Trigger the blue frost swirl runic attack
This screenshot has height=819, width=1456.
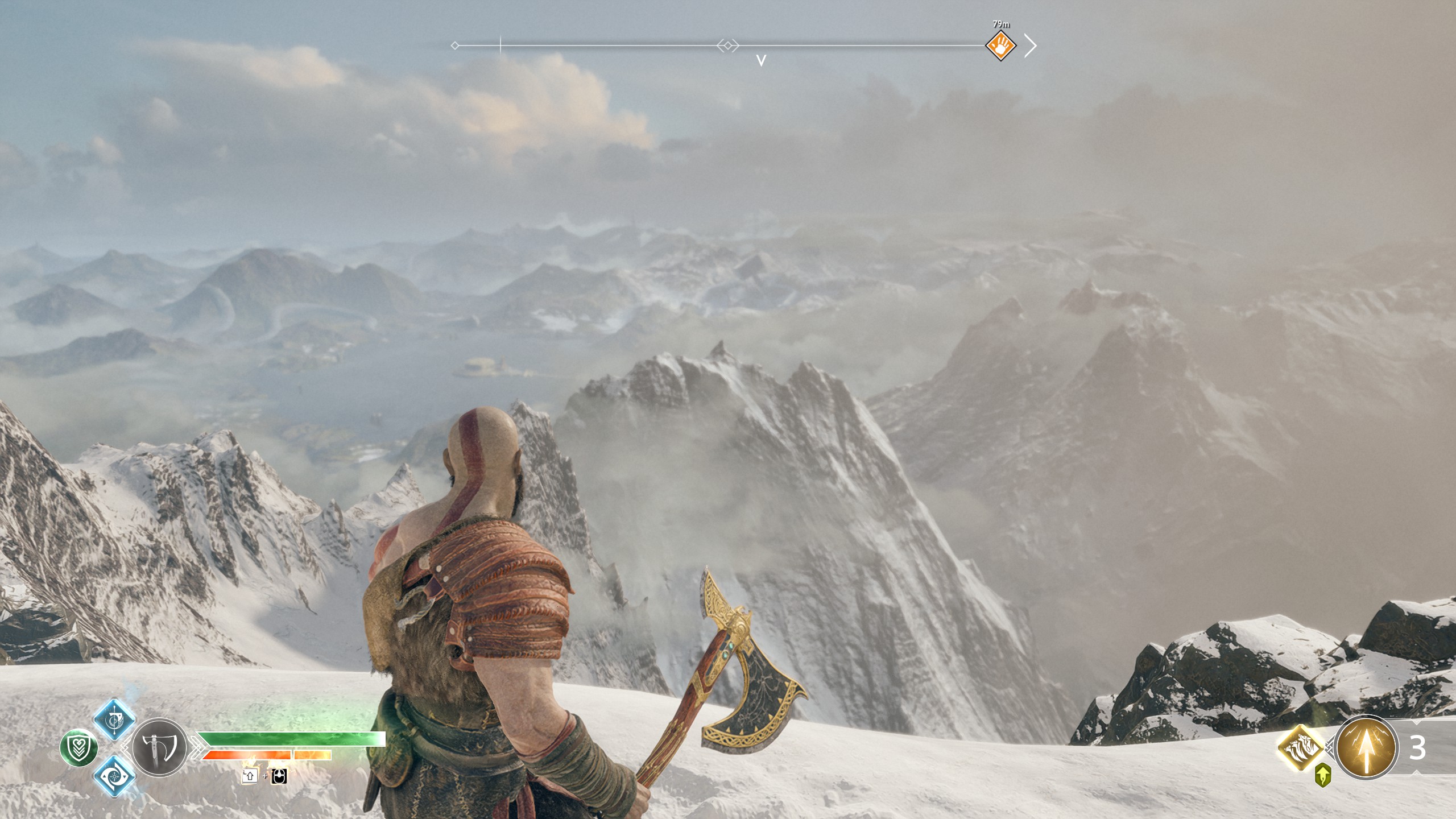click(114, 775)
